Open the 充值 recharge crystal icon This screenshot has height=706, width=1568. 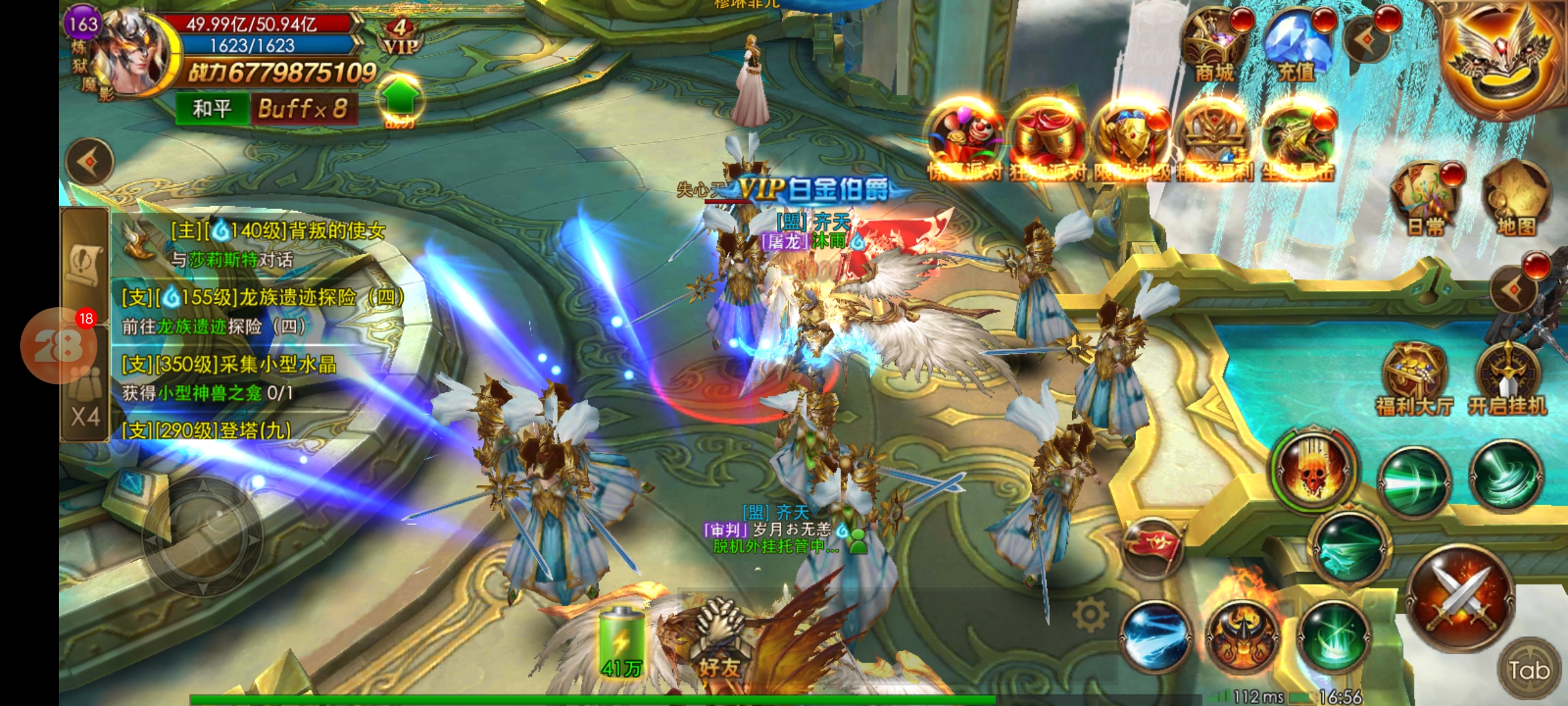tap(1296, 47)
